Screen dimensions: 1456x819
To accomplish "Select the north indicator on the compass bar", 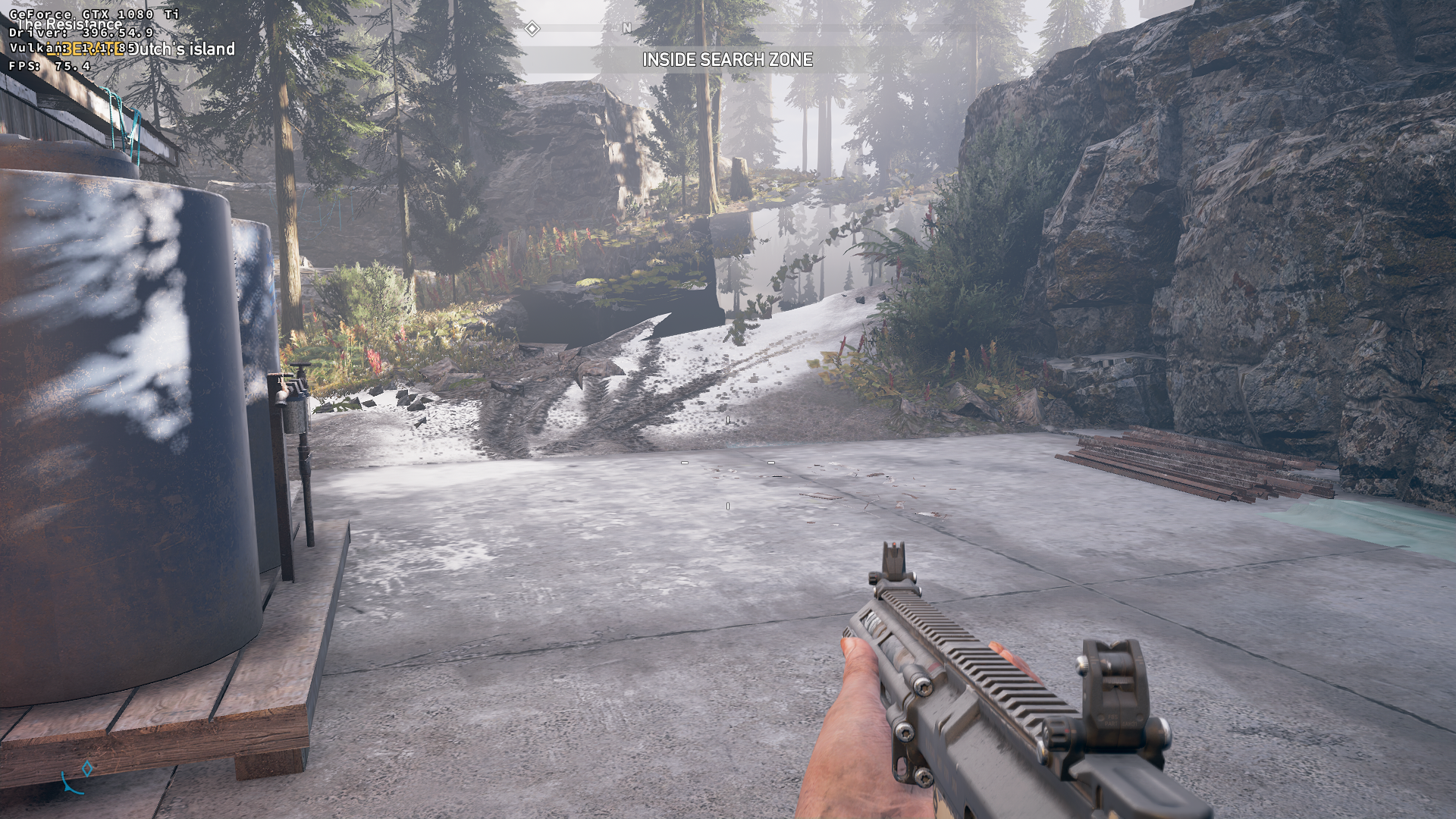I will (x=626, y=28).
